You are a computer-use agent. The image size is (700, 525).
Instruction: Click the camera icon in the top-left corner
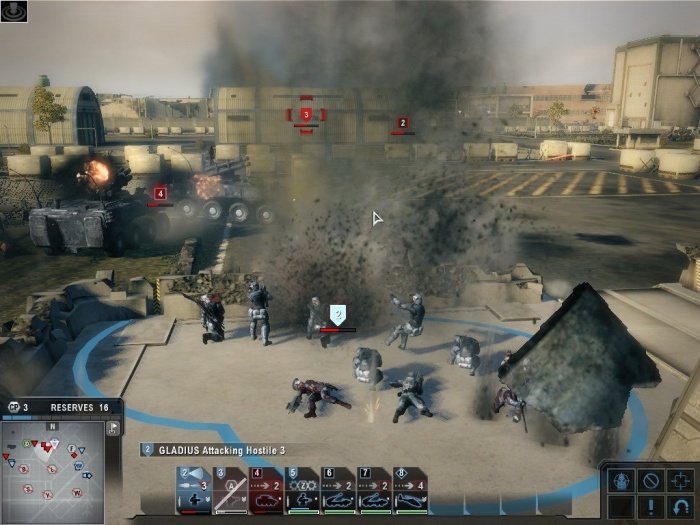pyautogui.click(x=14, y=11)
